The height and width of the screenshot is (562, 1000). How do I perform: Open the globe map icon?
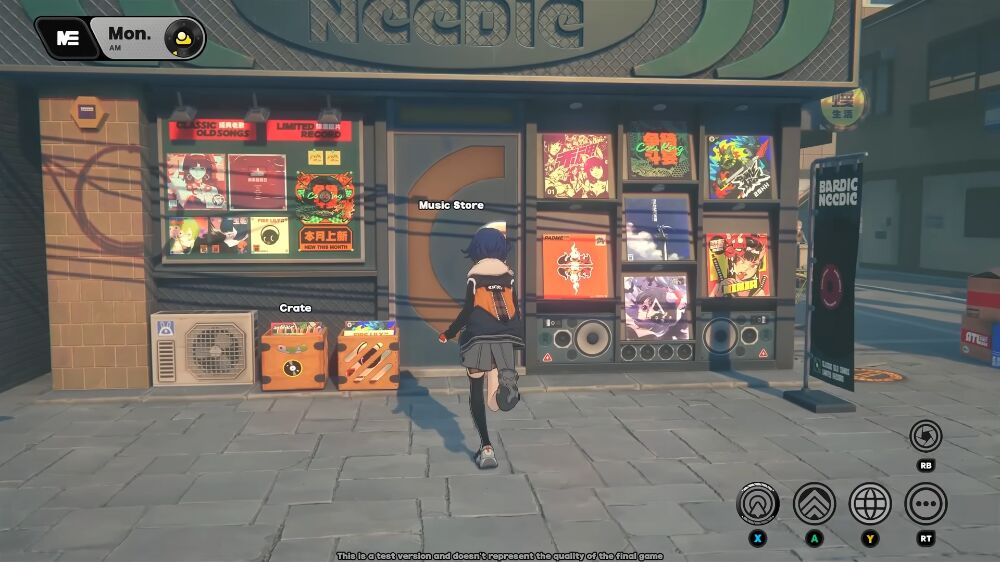[870, 503]
